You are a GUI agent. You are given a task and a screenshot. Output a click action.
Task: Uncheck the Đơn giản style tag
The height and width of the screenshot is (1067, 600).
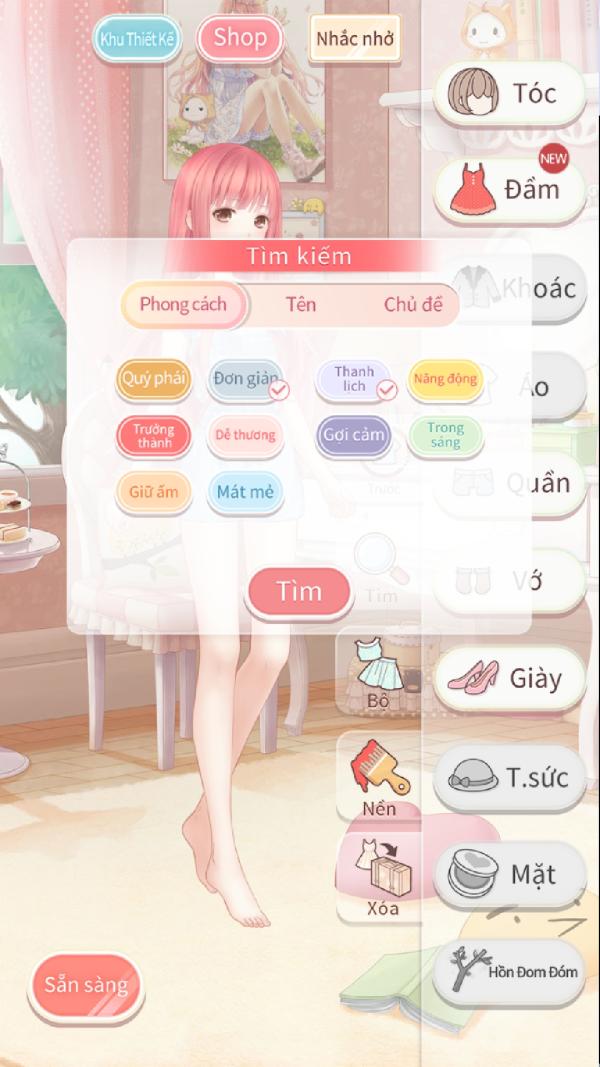(x=247, y=379)
